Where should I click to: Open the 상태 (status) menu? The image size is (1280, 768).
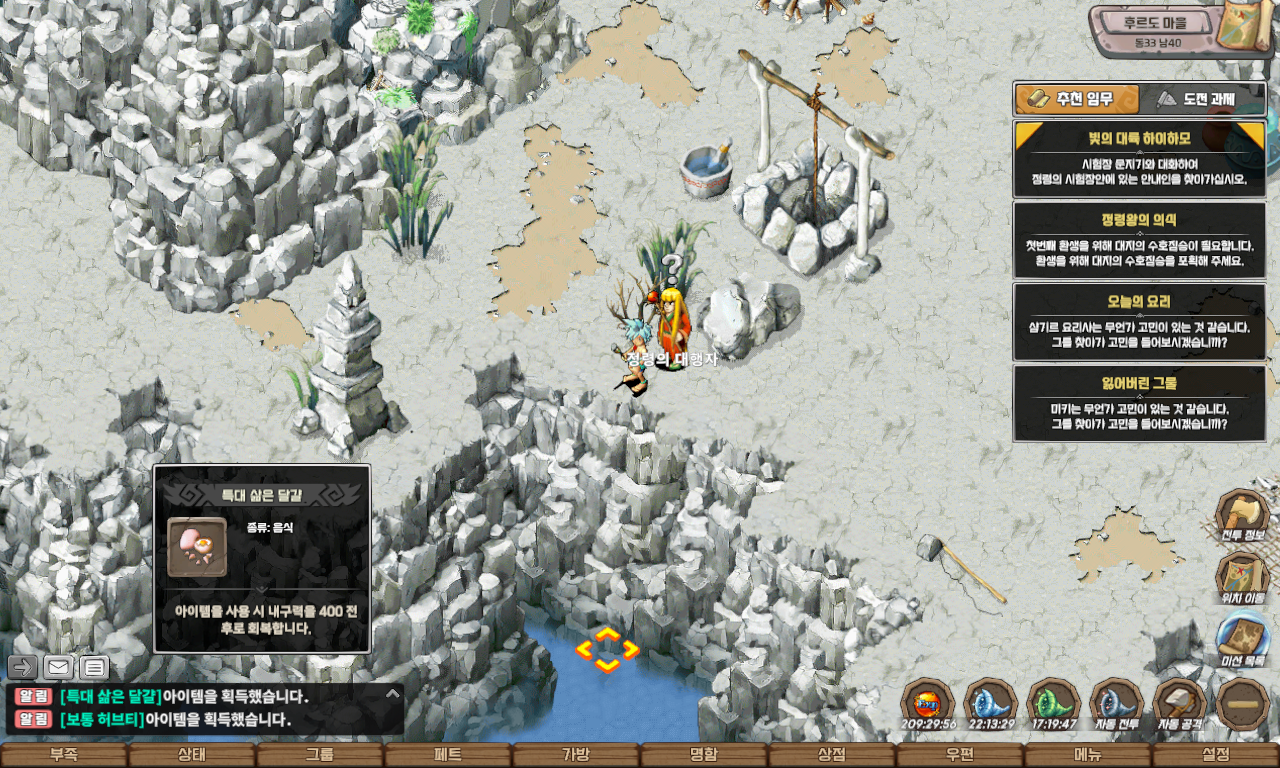pyautogui.click(x=192, y=755)
